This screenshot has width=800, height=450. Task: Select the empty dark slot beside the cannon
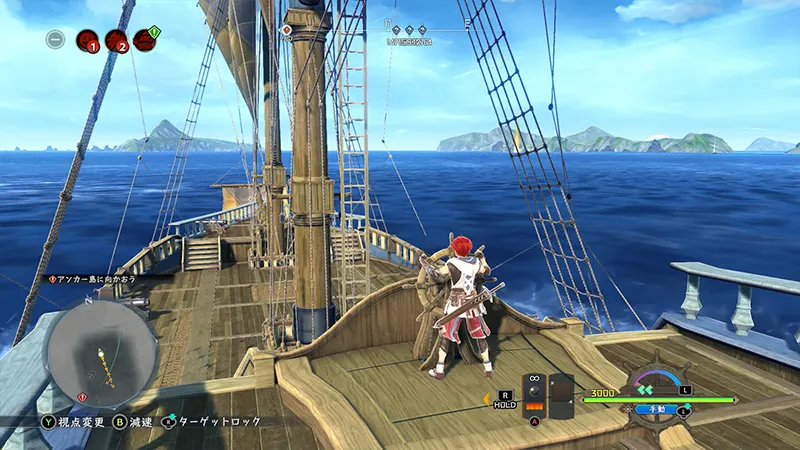click(561, 396)
